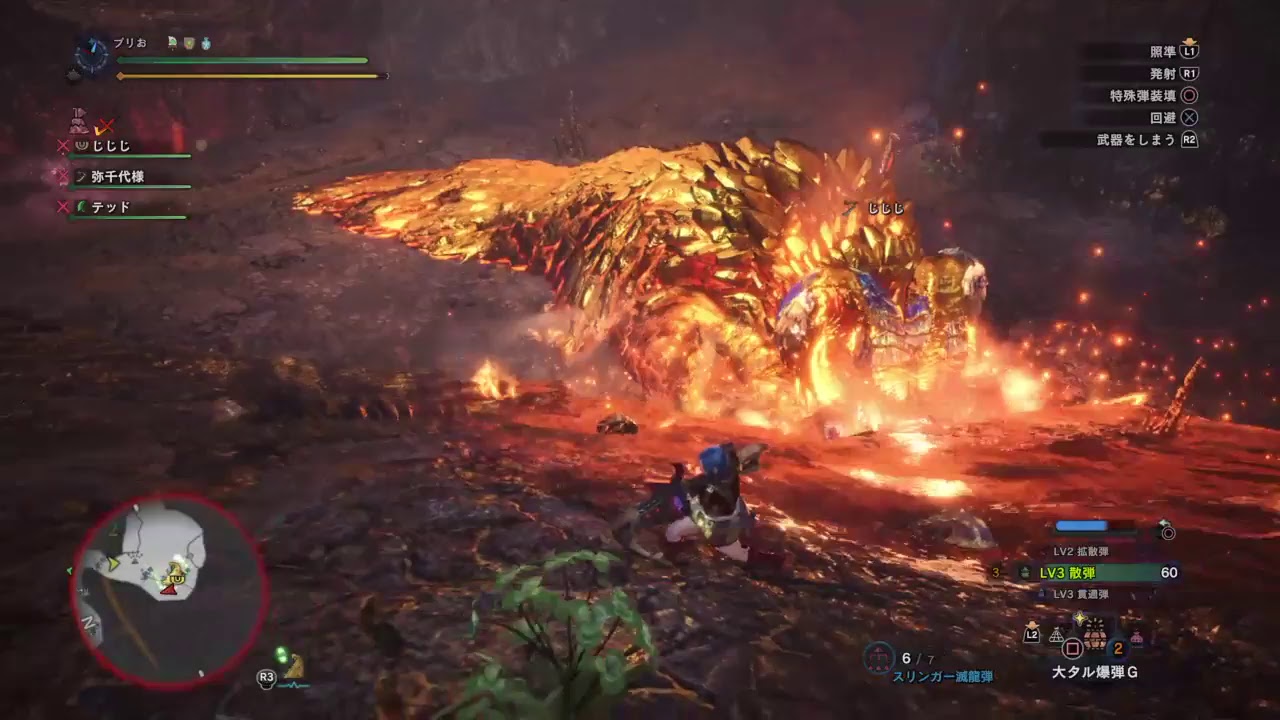The image size is (1280, 720).
Task: Click the shield buff icon near プリお
Action: coord(188,43)
